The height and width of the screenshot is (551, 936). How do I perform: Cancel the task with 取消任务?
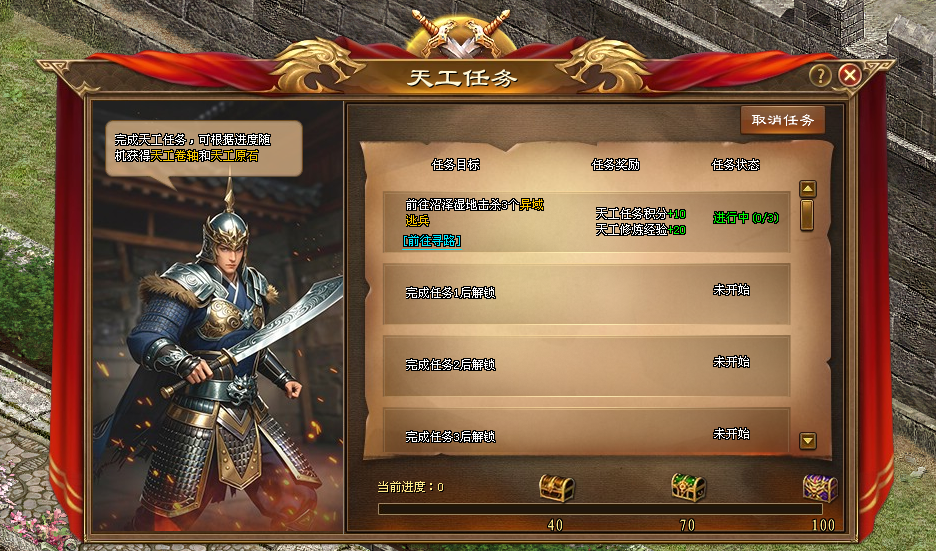point(782,120)
